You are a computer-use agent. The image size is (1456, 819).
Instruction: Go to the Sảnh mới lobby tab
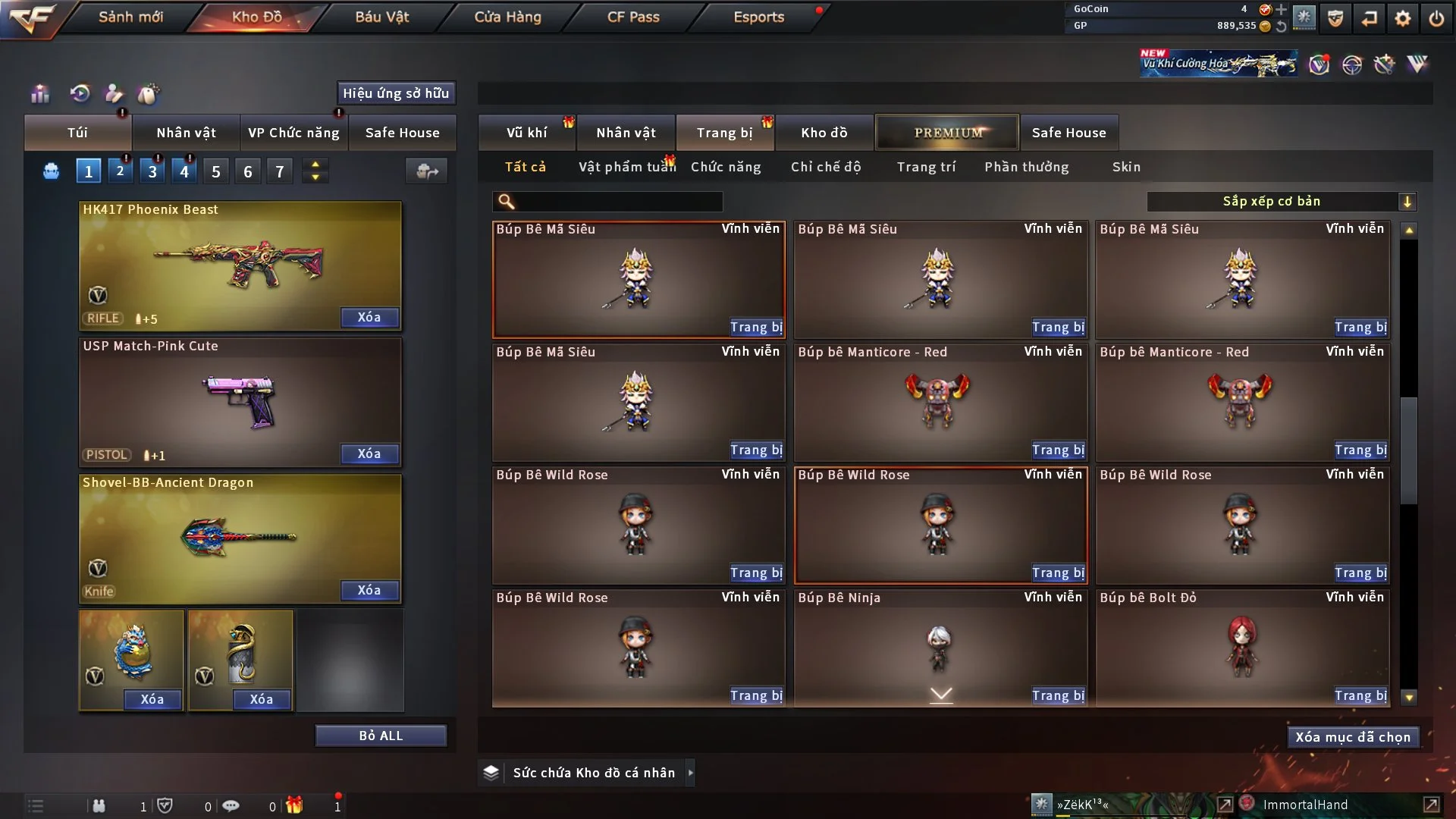tap(130, 17)
